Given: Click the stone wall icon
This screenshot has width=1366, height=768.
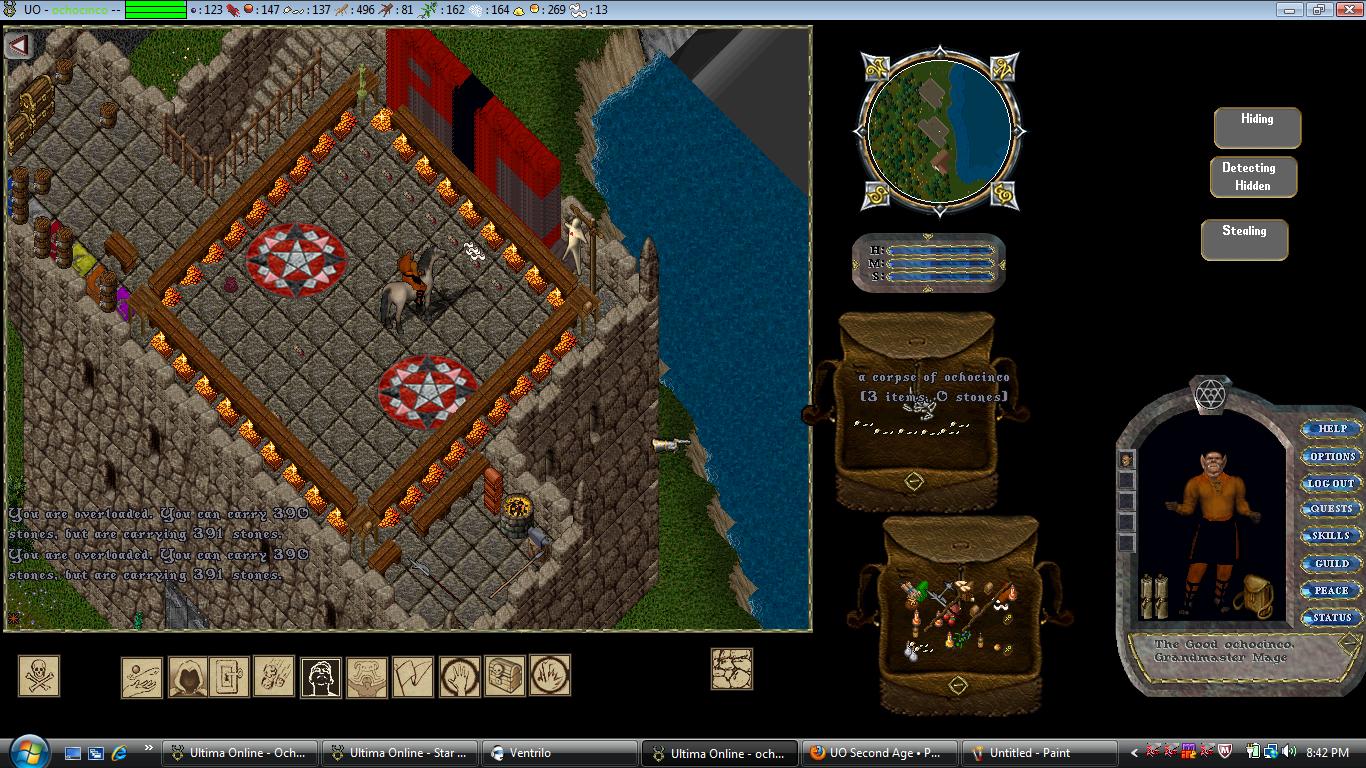Looking at the screenshot, I should 731,669.
